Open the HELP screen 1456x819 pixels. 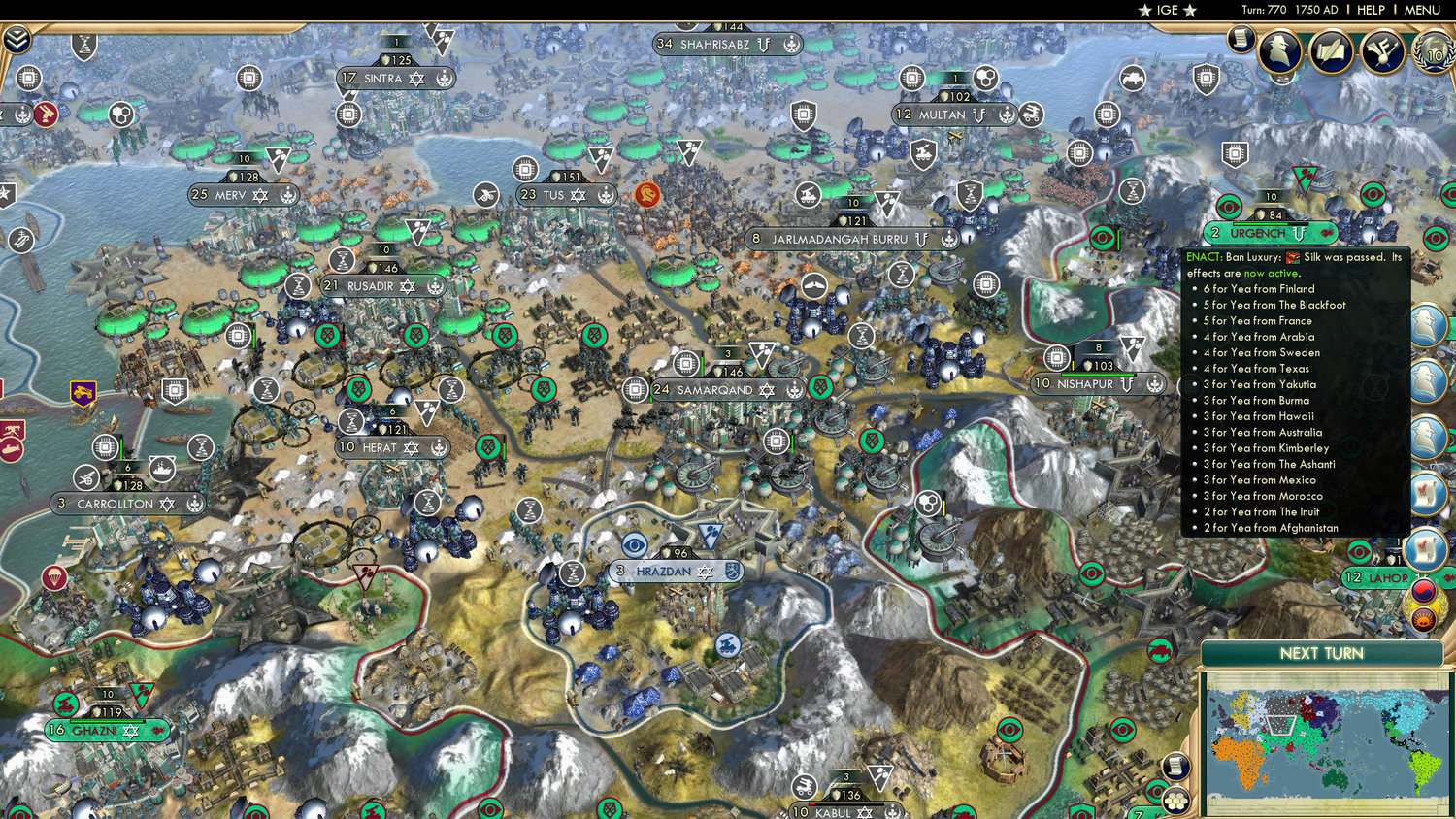[1372, 10]
